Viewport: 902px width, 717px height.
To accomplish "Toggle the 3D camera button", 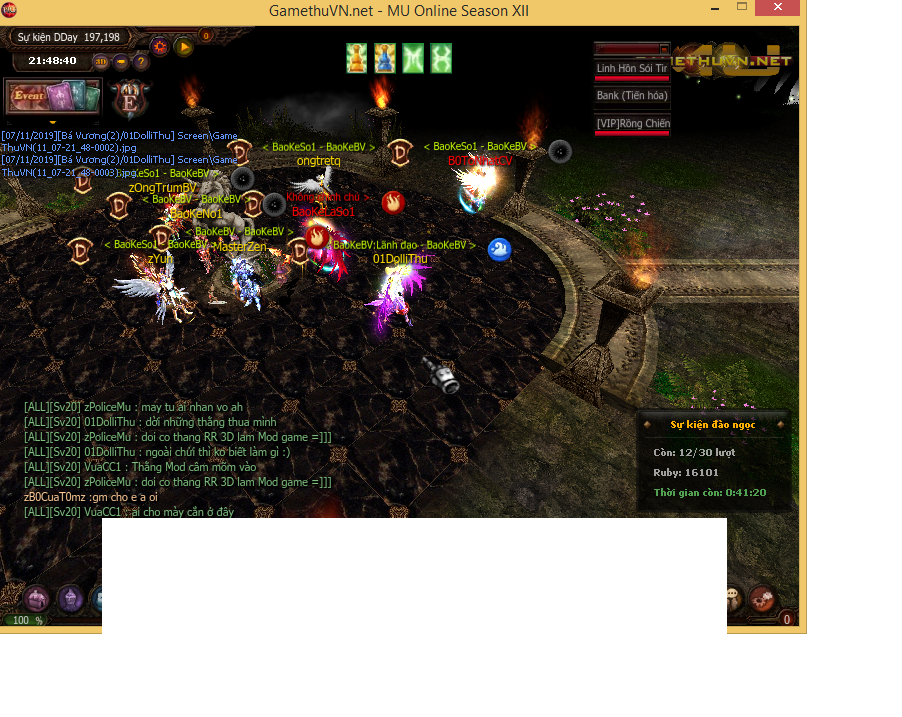I will [101, 61].
